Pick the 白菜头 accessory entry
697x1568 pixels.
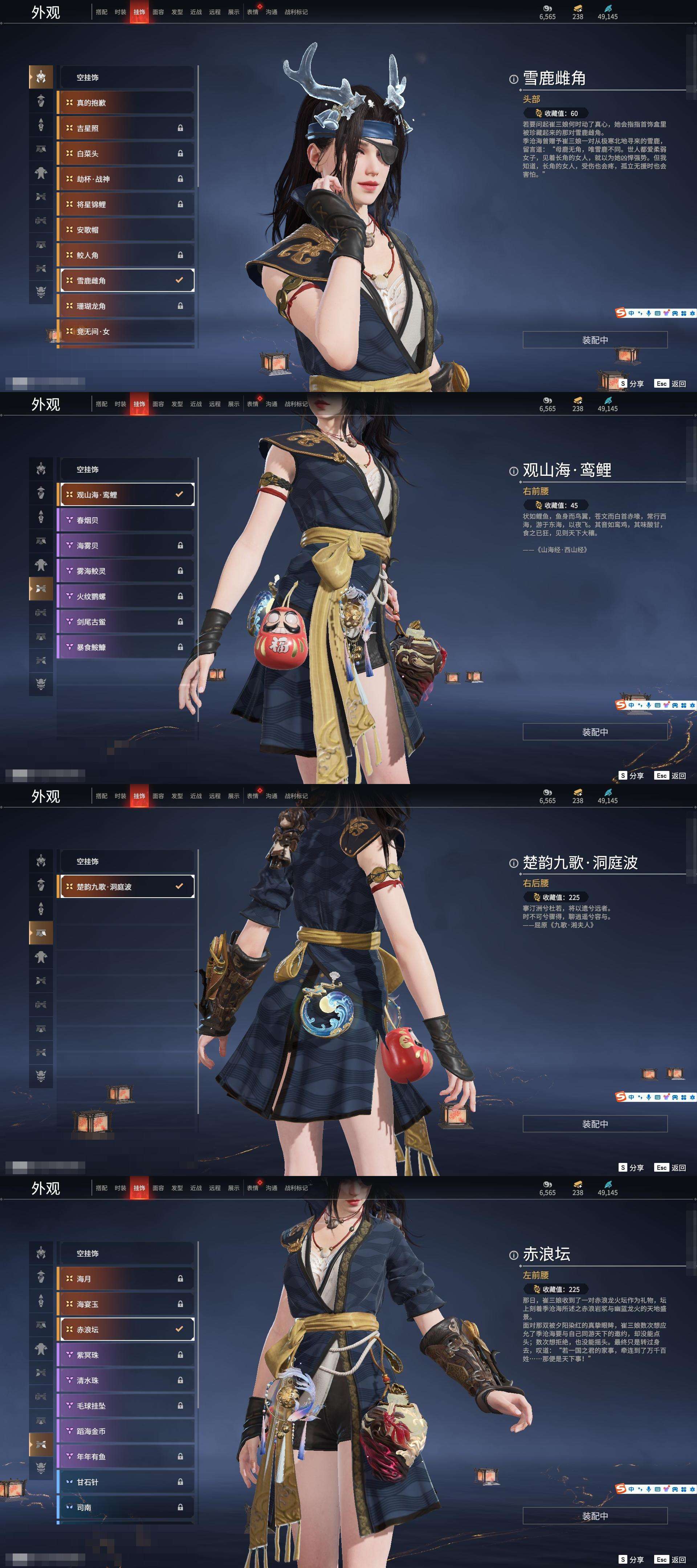tap(125, 154)
